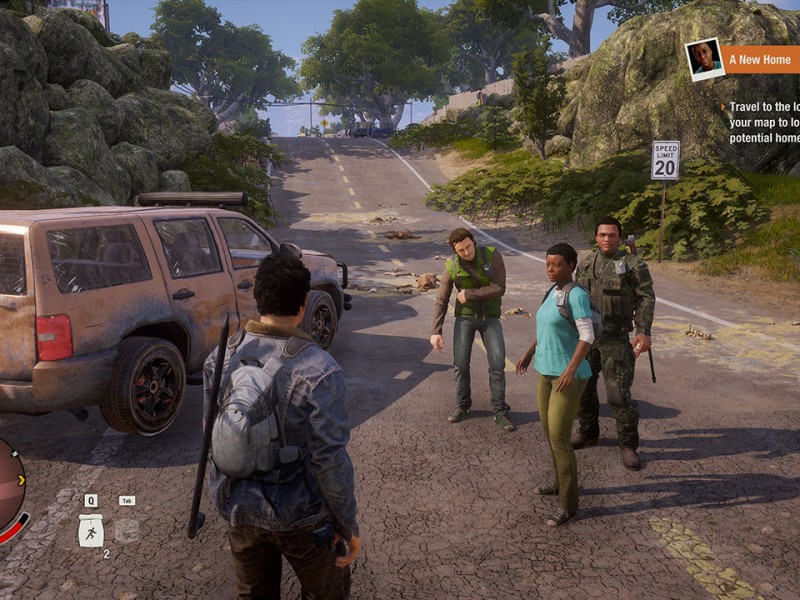Open the A New Home objective banner
Viewport: 800px width, 600px height.
(x=762, y=59)
